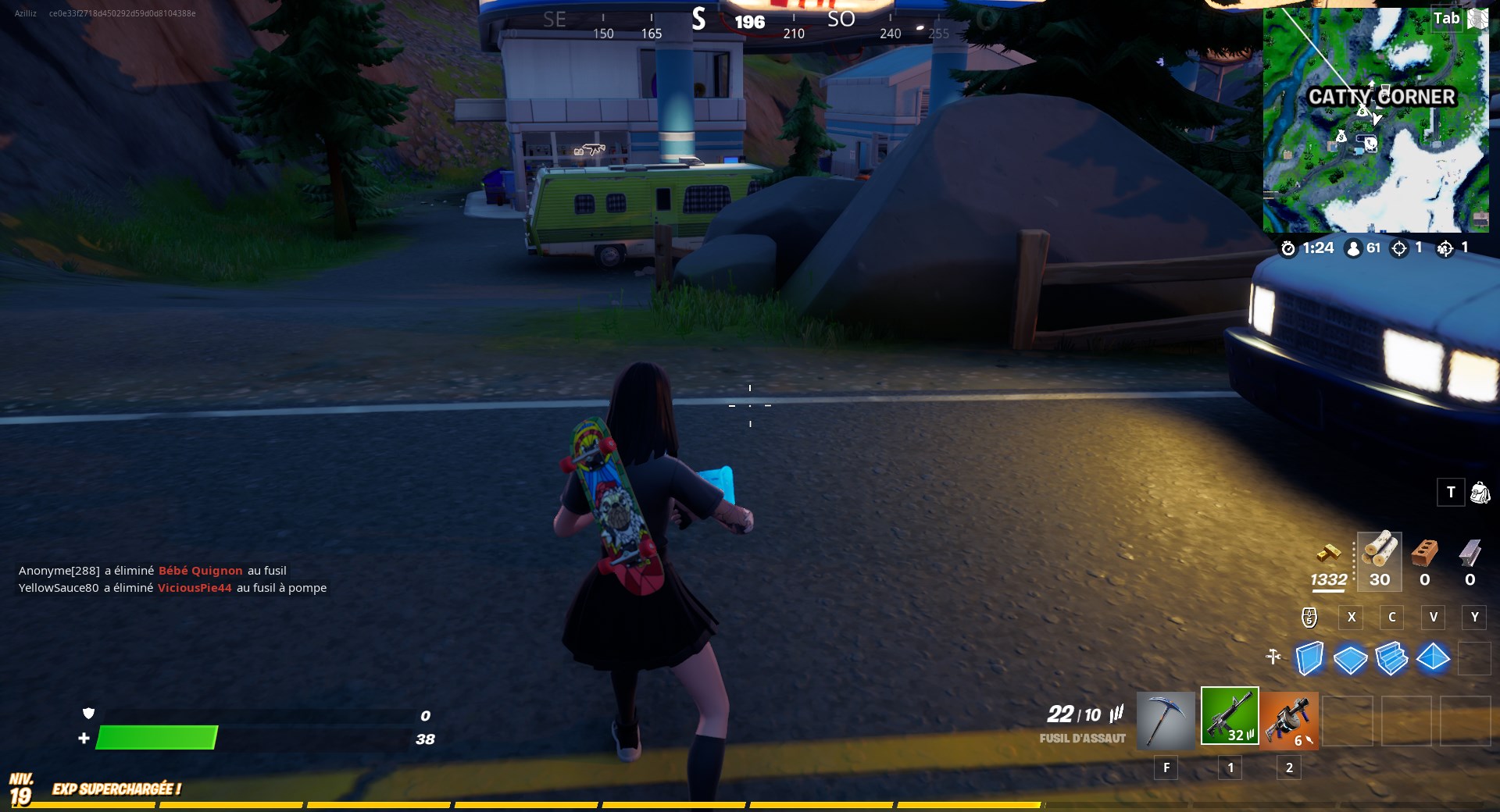Click the green health bar showing 38
Viewport: 1500px width, 812px height.
(156, 737)
